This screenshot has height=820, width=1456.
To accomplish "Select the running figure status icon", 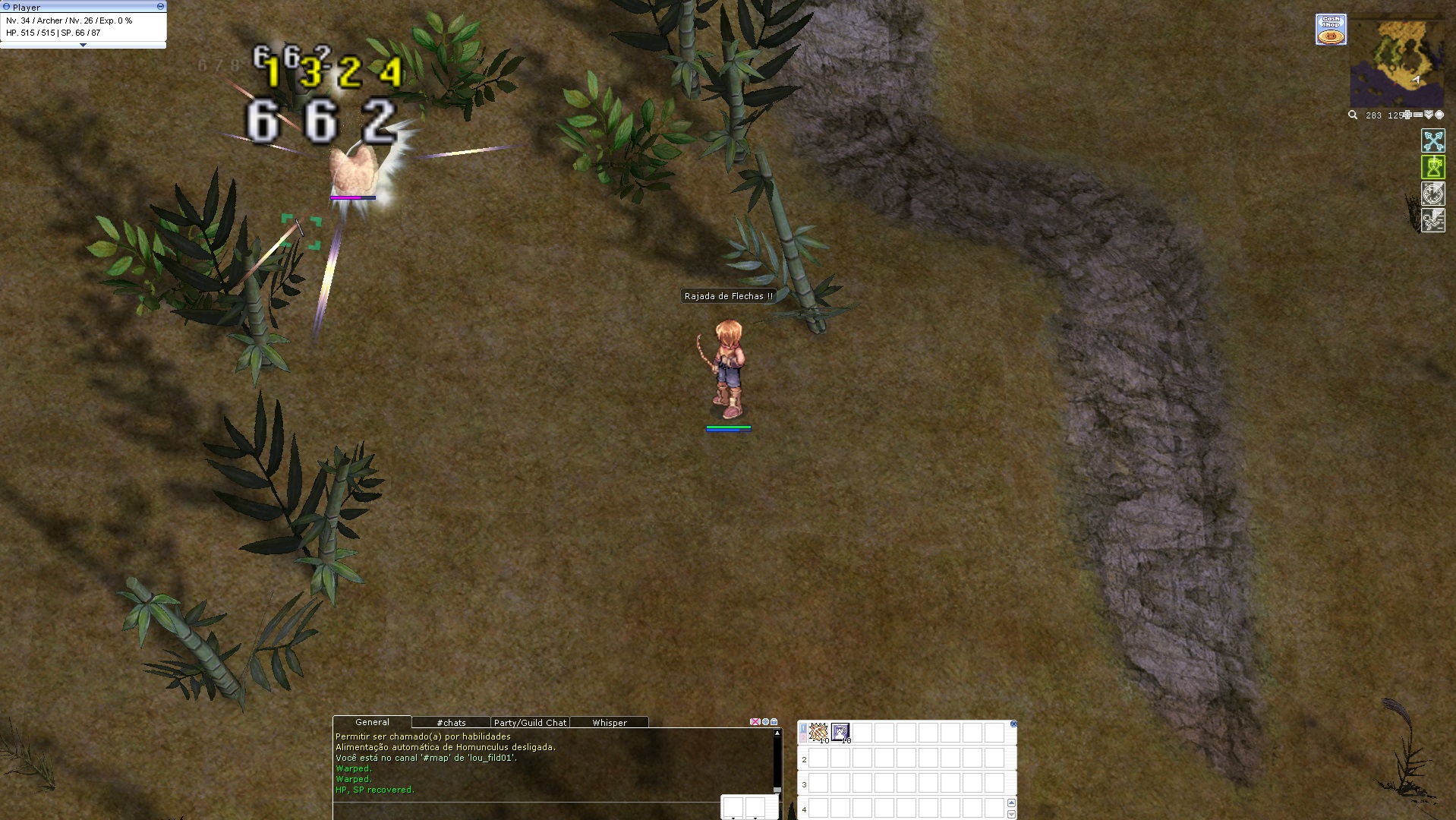I will click(1432, 221).
